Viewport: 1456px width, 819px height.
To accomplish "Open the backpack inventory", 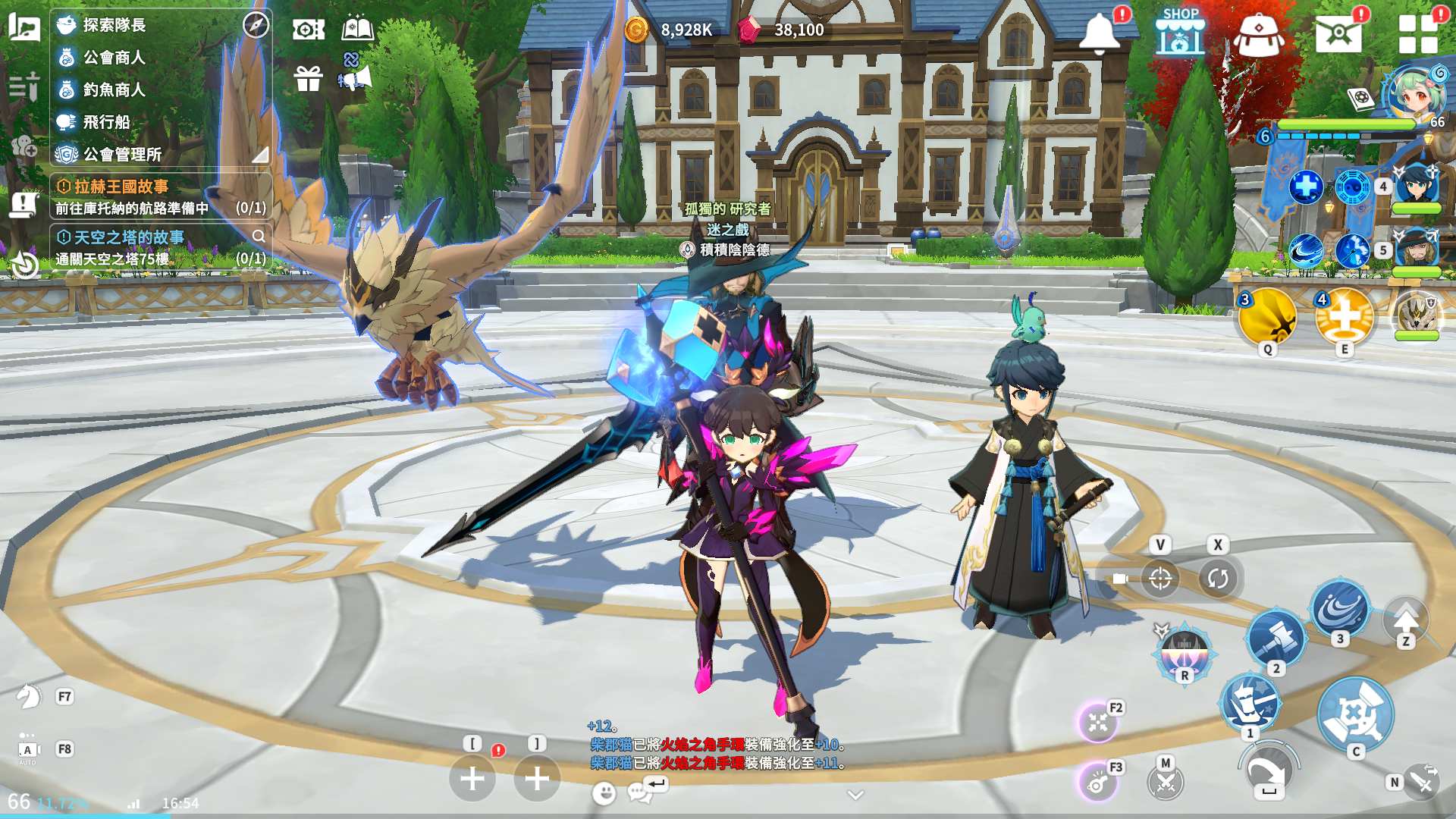I will click(1258, 35).
